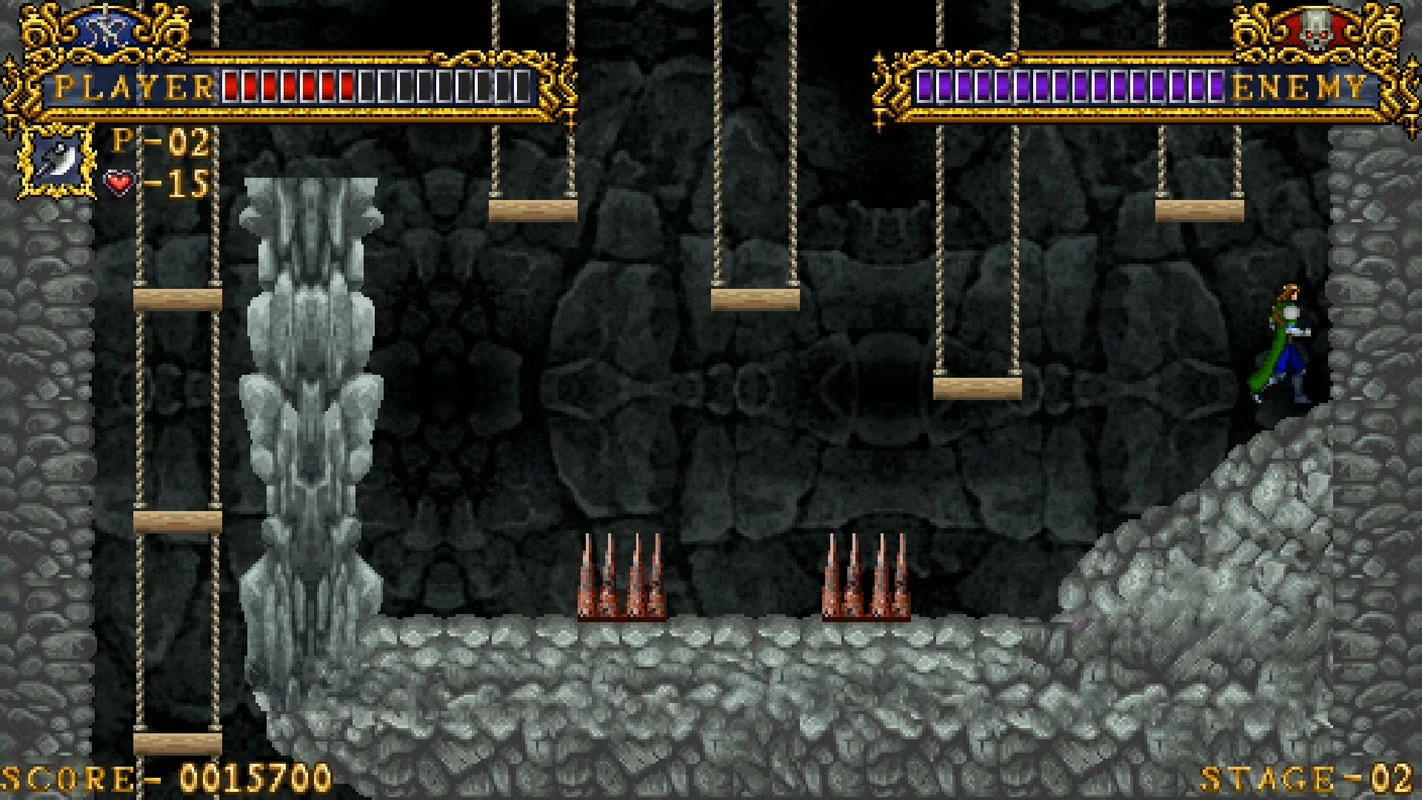Click the heart counter icon

click(120, 181)
